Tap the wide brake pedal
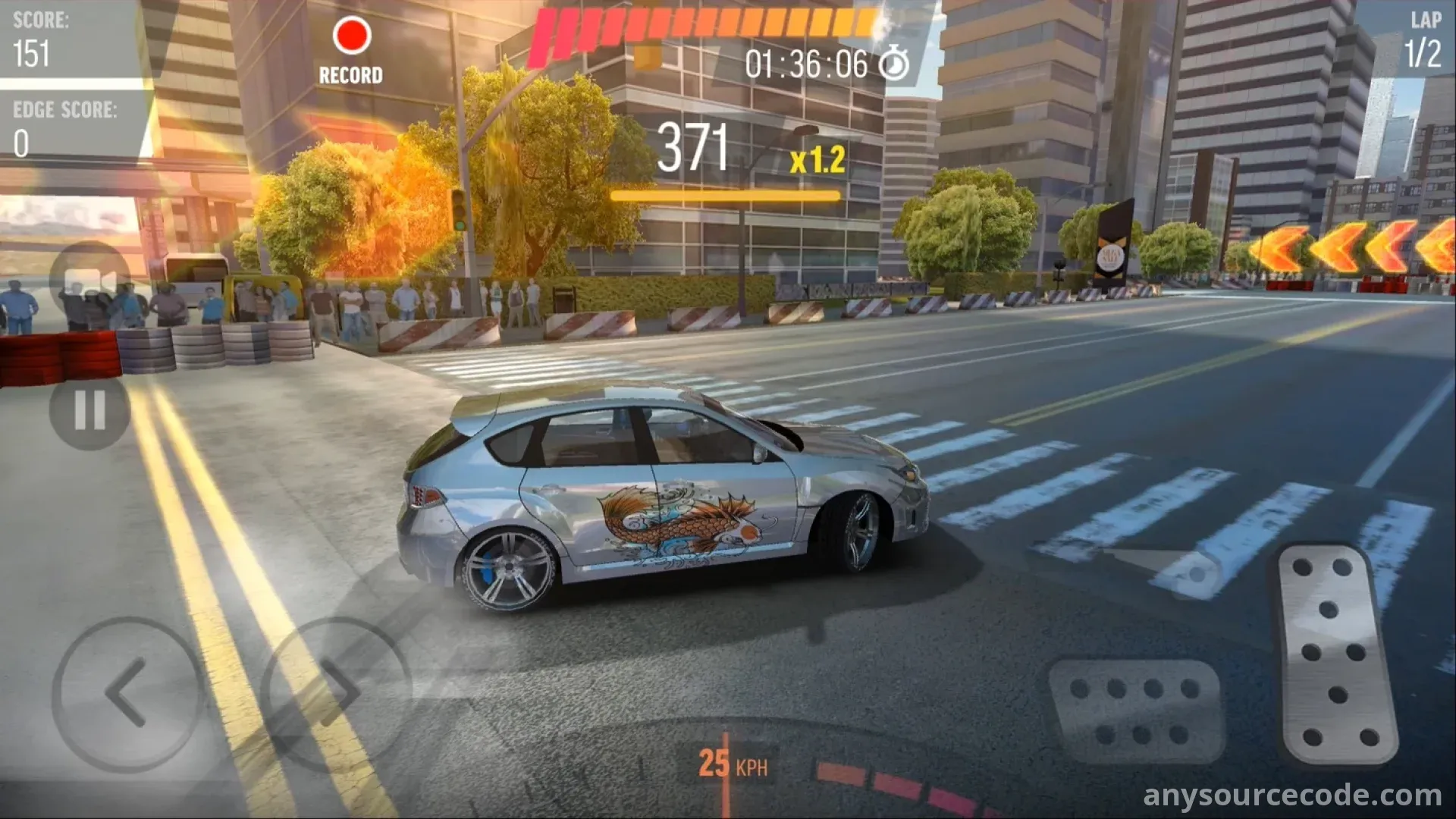 pyautogui.click(x=1135, y=710)
